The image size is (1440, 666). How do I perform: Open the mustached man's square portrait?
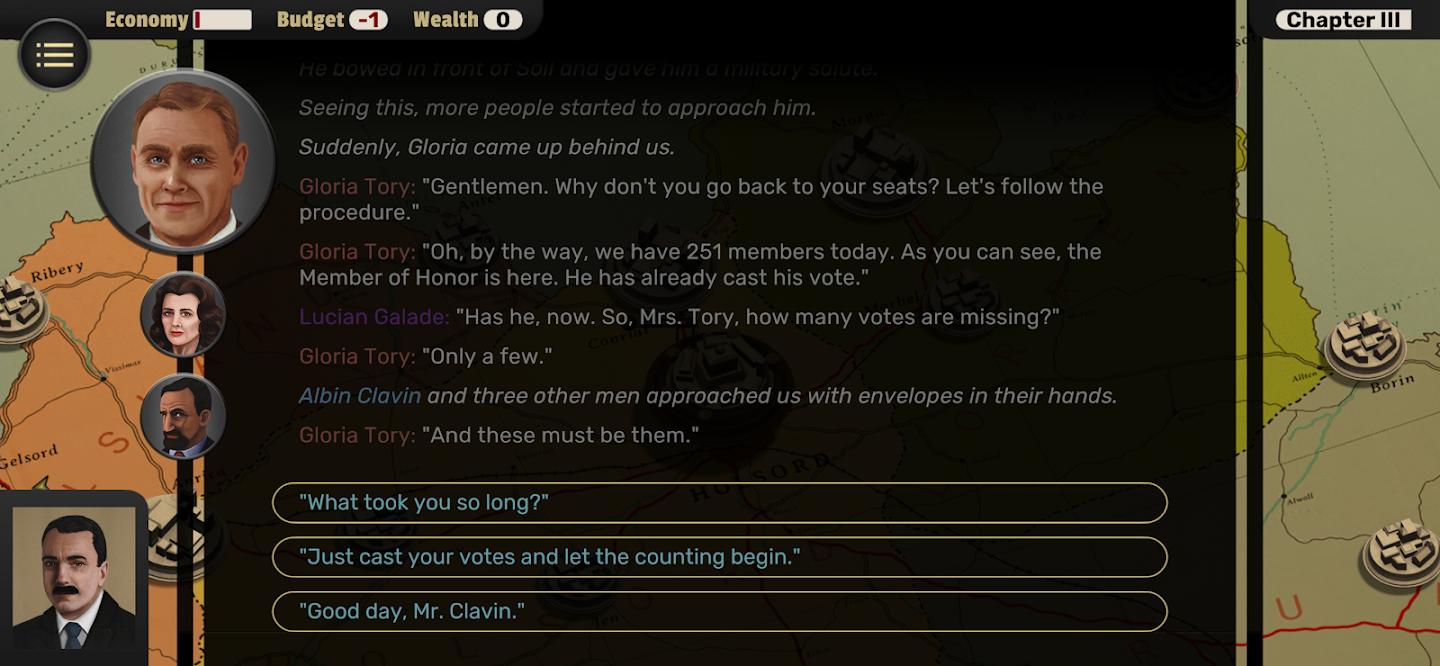click(74, 578)
